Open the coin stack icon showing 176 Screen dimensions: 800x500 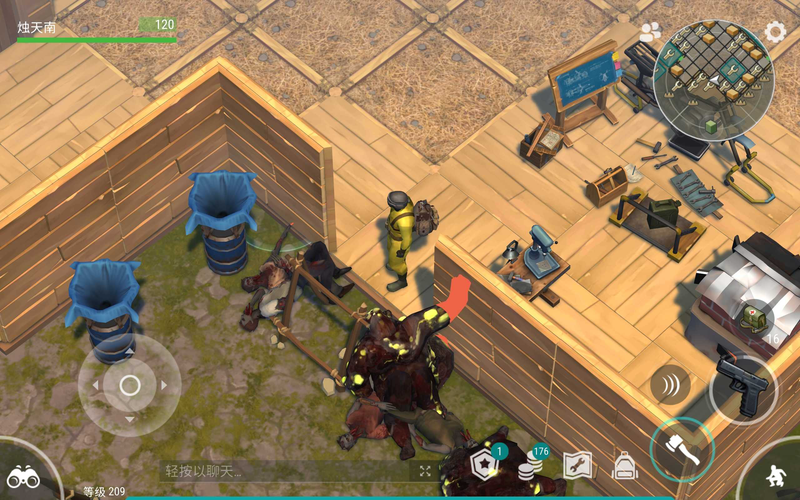532,466
